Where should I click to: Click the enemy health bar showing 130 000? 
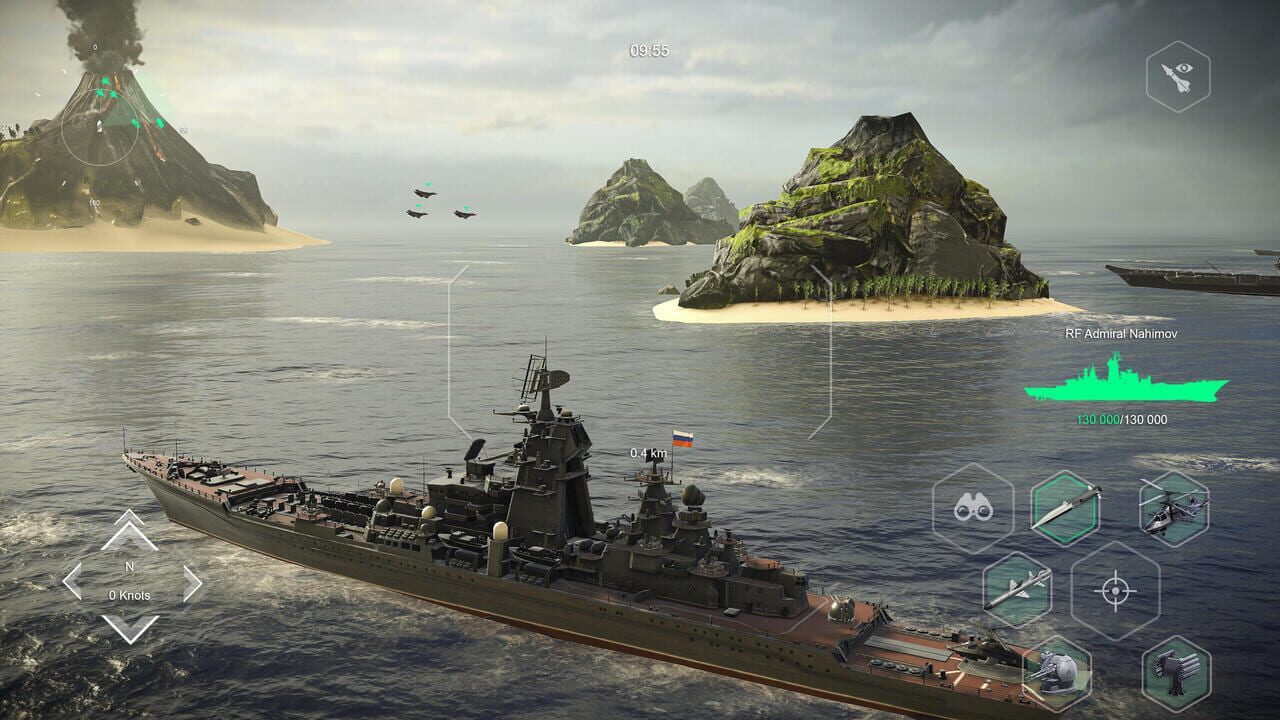[x=1120, y=420]
